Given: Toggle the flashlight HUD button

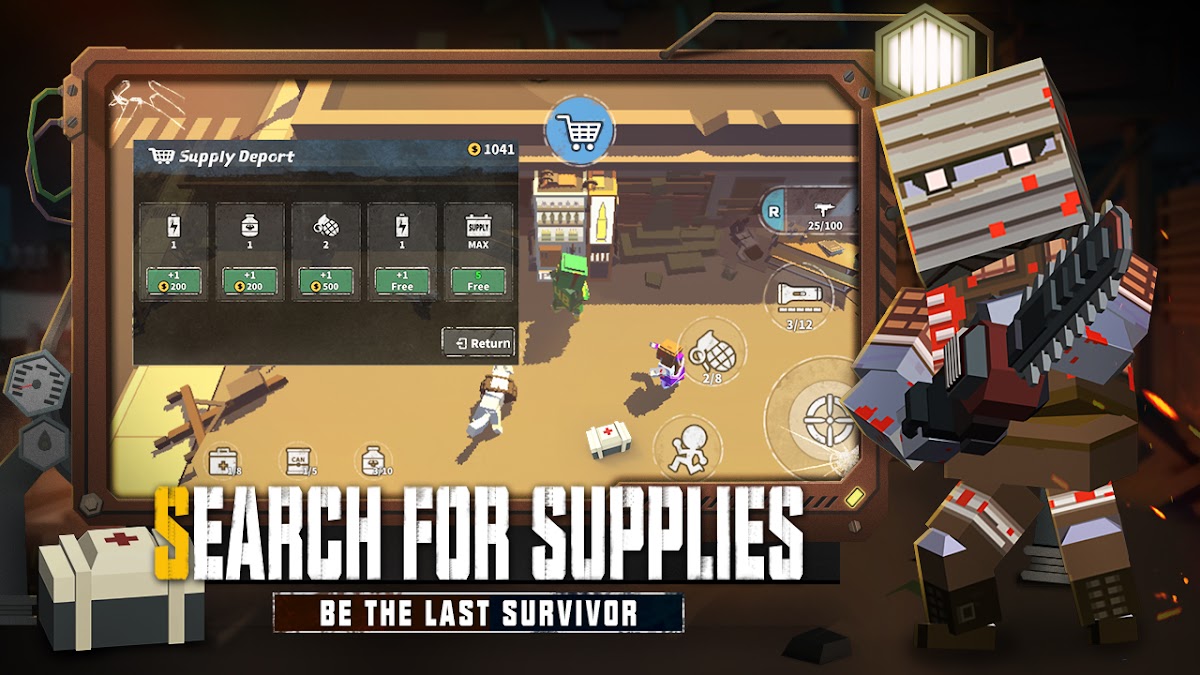Looking at the screenshot, I should 797,297.
